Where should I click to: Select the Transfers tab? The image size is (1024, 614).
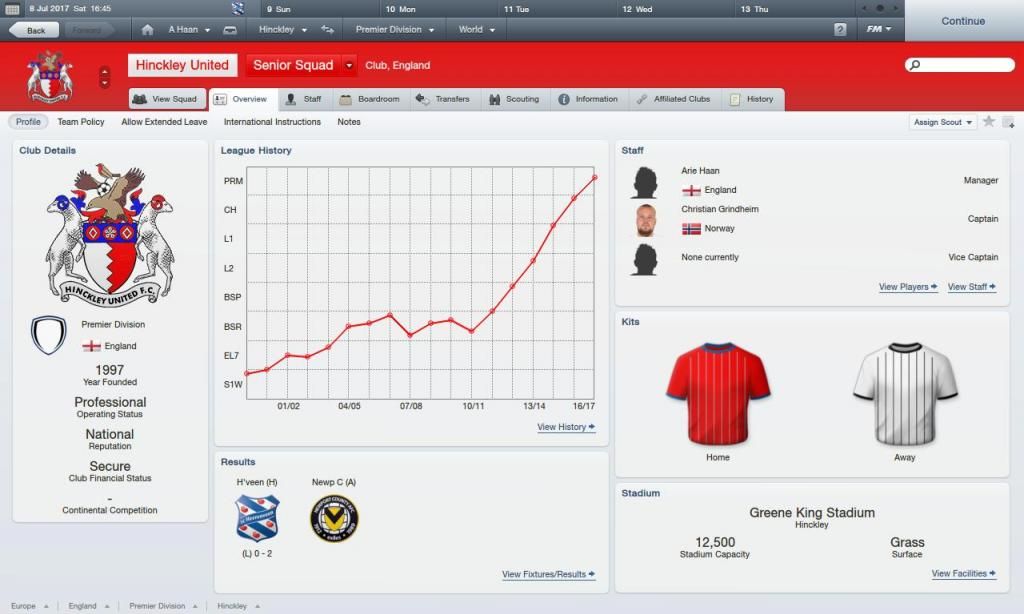click(443, 99)
